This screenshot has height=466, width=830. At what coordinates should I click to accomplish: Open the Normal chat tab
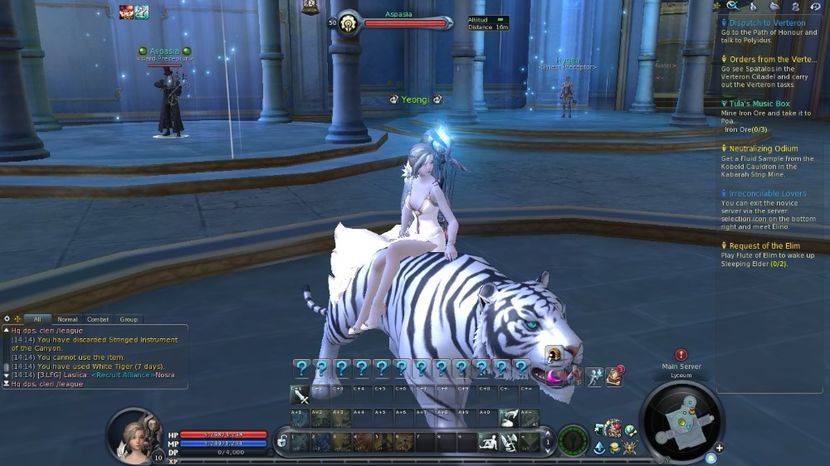click(x=68, y=319)
